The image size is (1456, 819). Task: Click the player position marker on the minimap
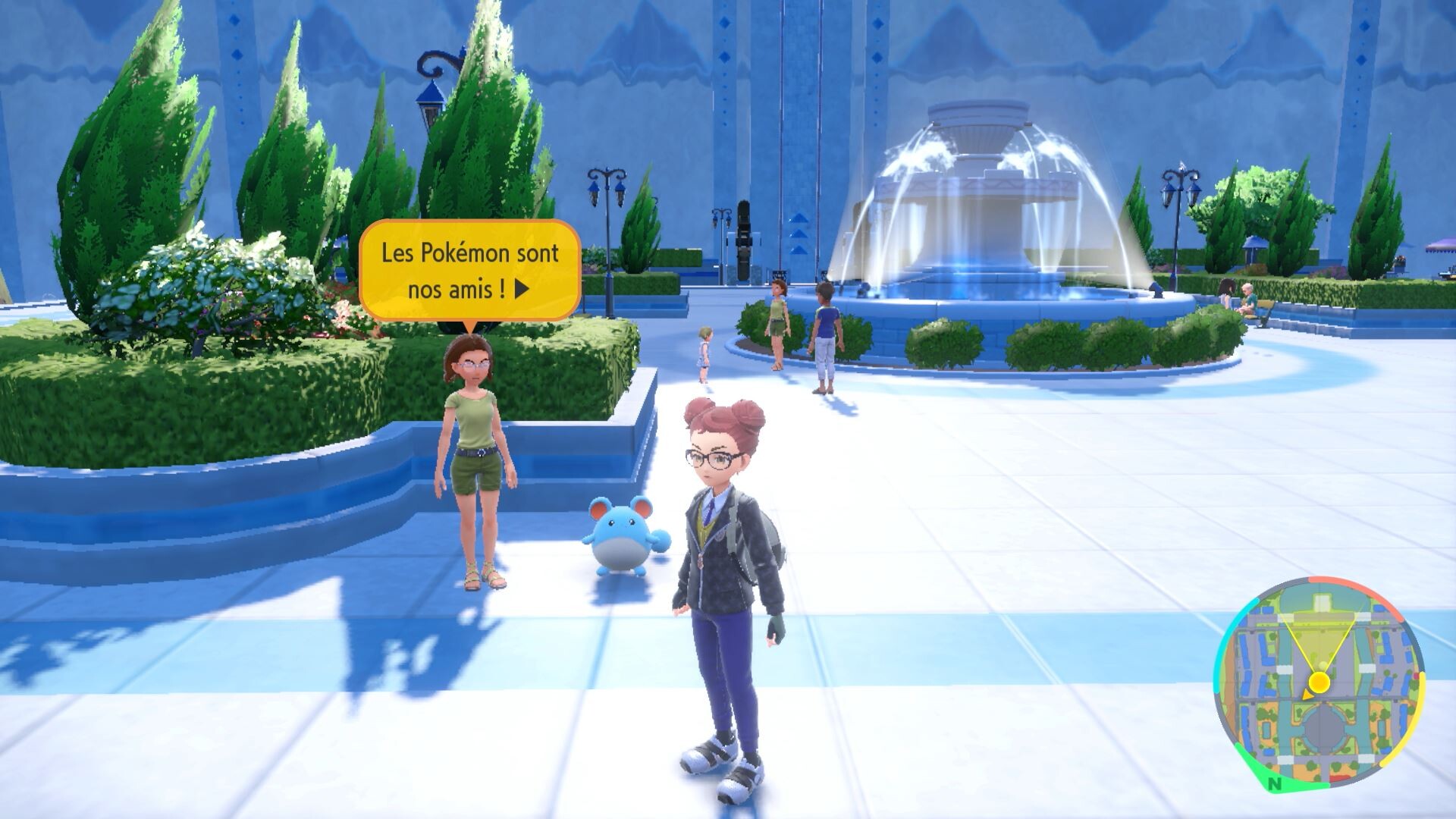(1319, 682)
